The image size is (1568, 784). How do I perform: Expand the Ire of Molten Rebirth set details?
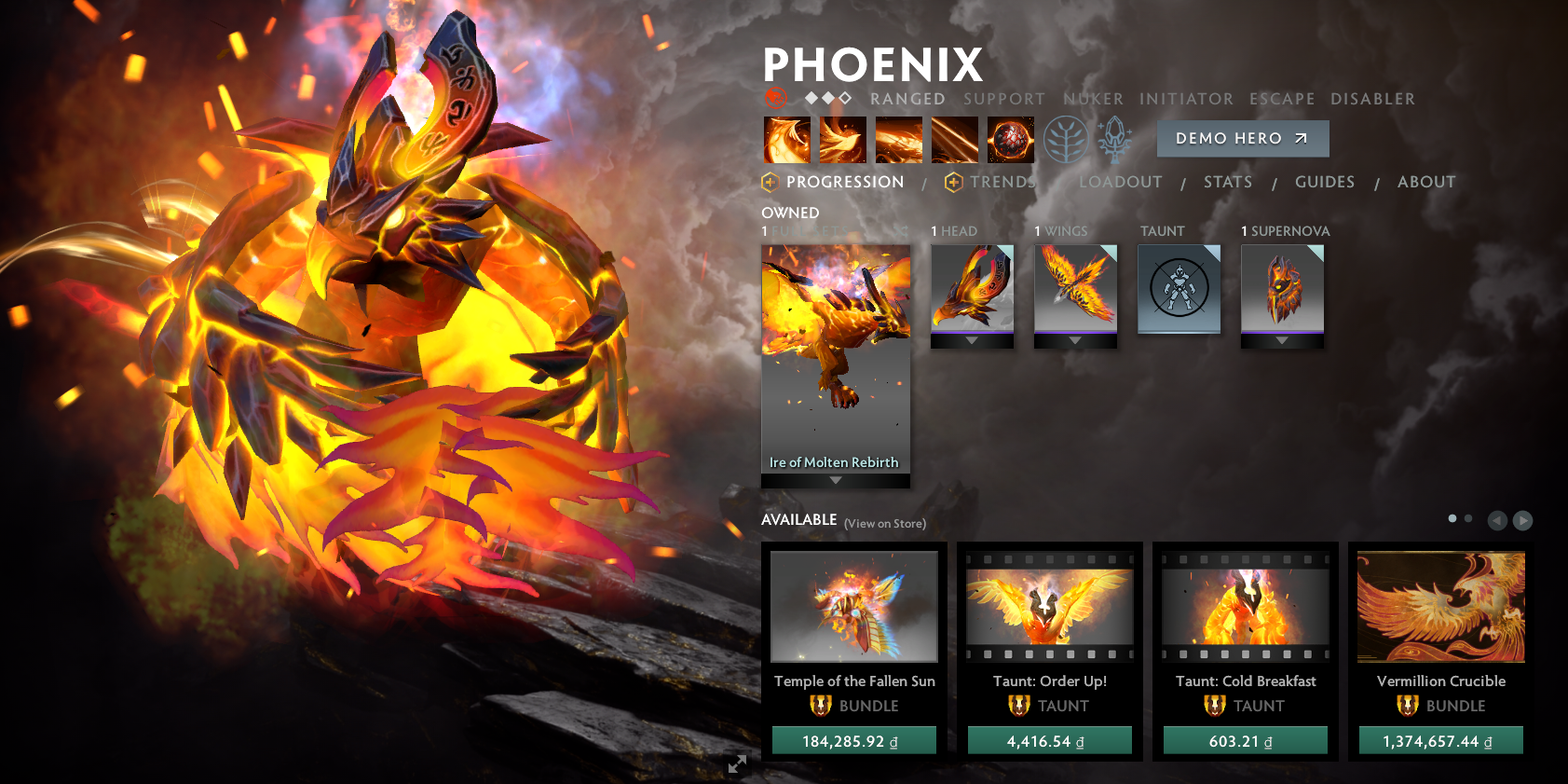pos(835,480)
